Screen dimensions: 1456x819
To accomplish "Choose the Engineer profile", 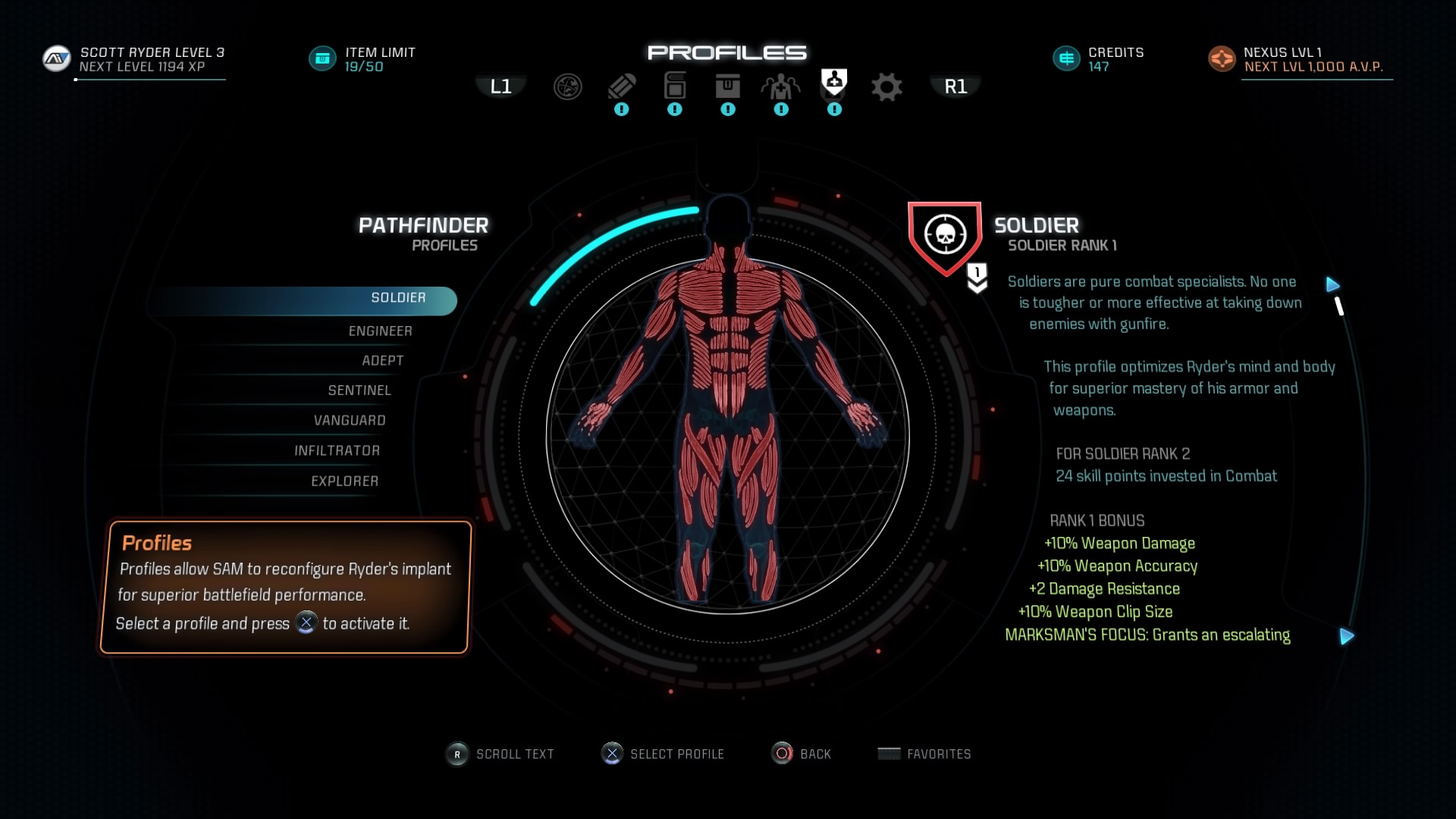I will [380, 331].
